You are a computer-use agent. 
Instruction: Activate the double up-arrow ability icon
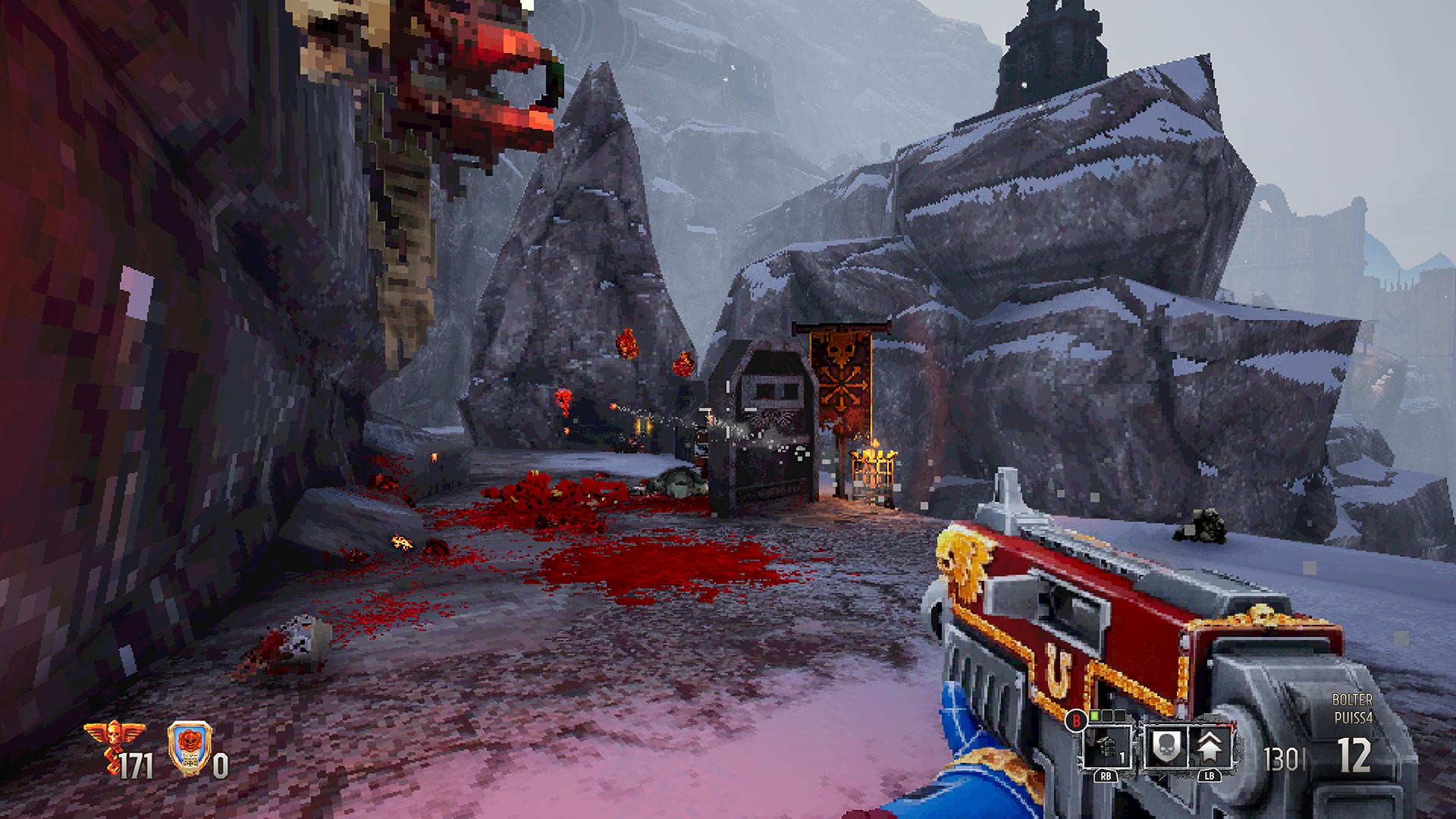pyautogui.click(x=1210, y=747)
